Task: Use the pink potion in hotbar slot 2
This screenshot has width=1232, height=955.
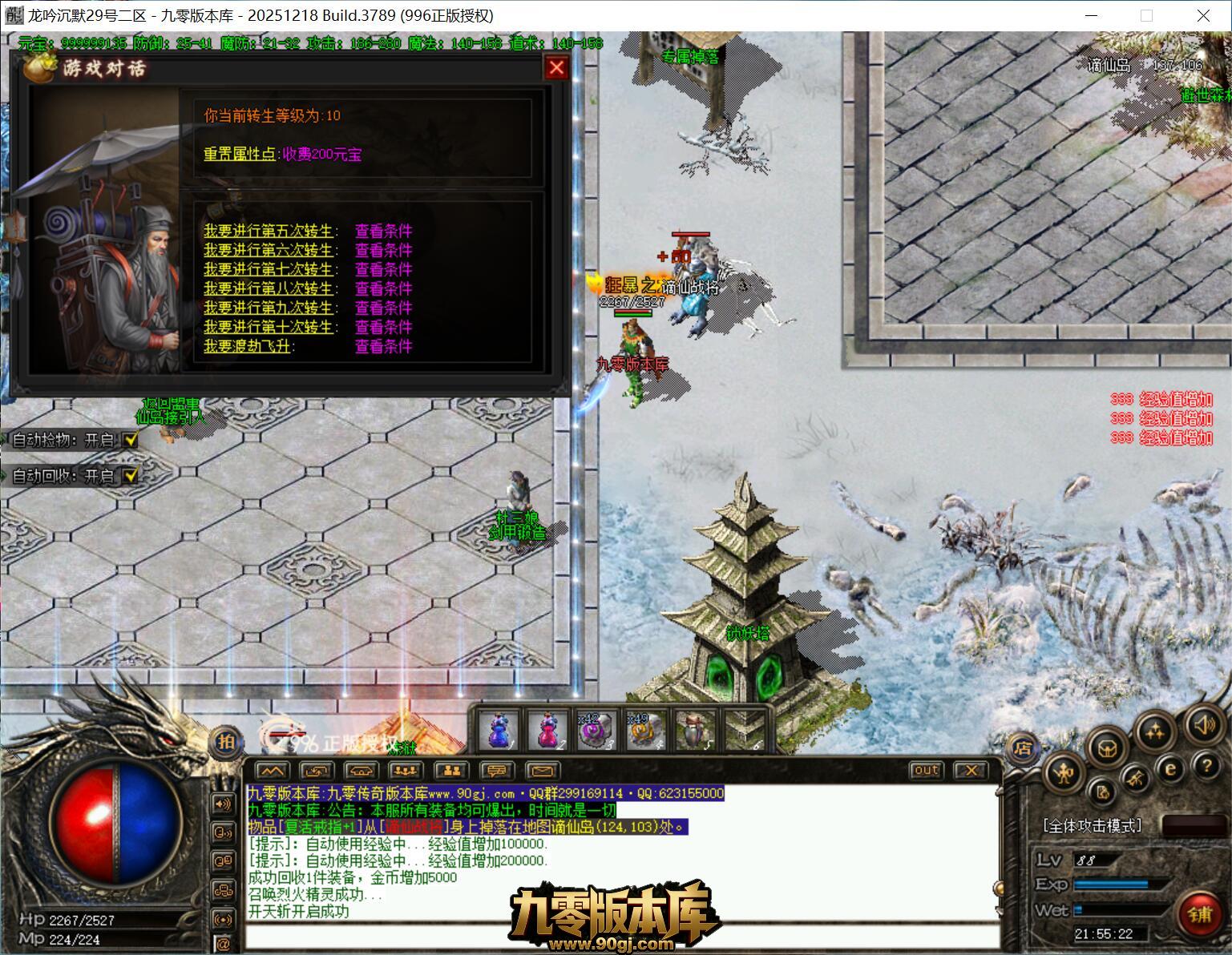Action: click(547, 731)
